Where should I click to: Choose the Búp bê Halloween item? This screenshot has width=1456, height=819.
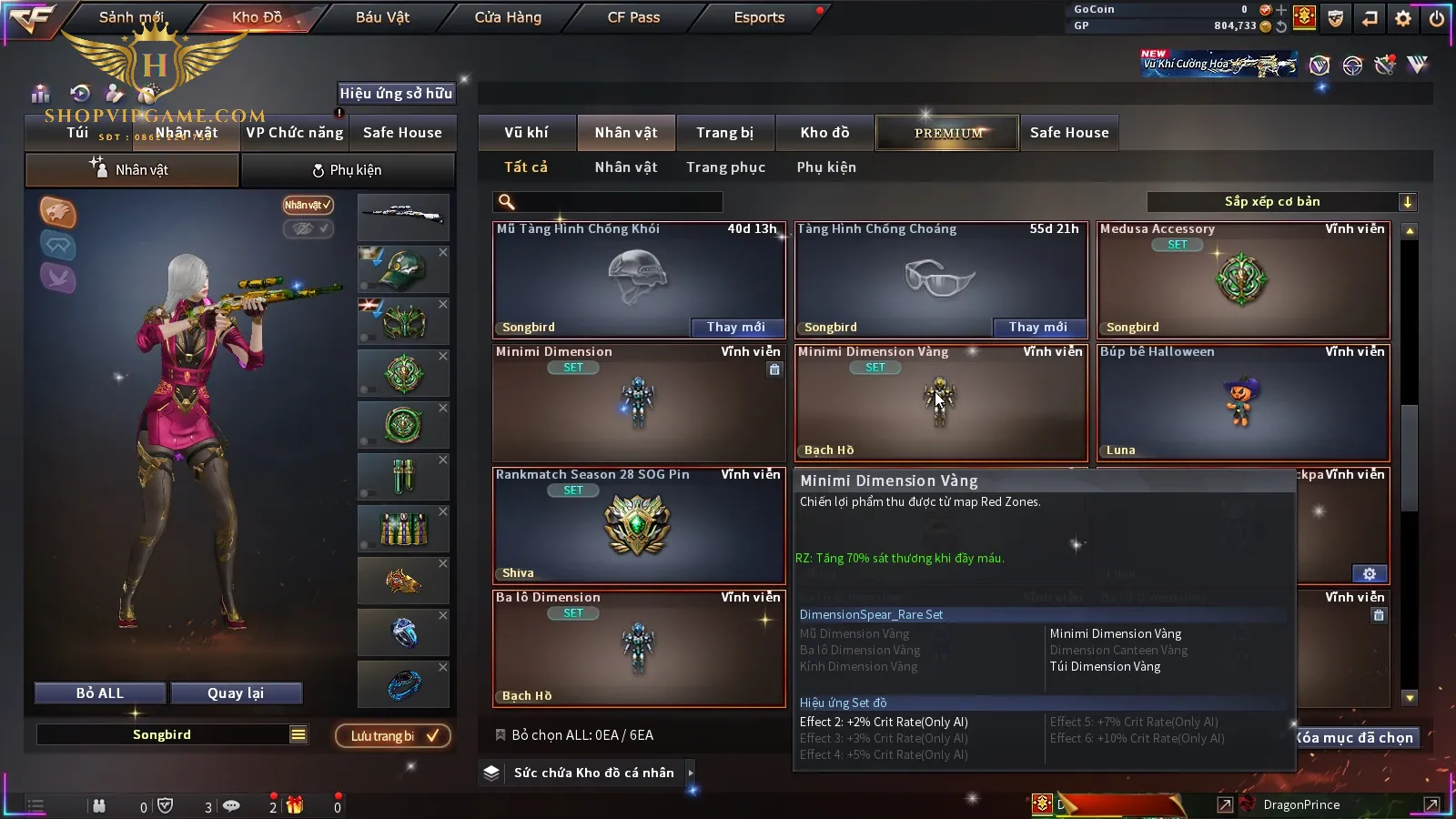point(1242,403)
